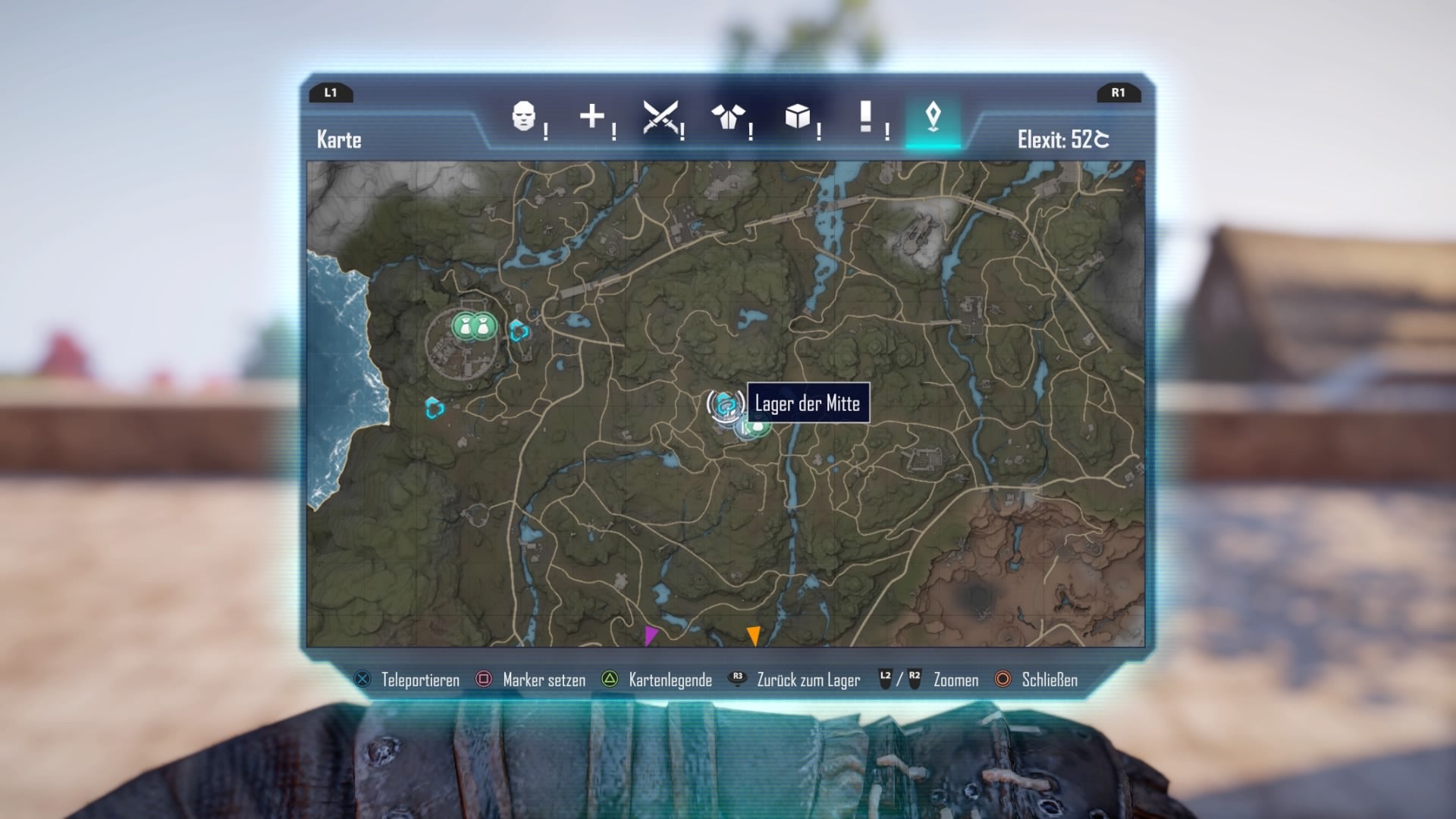Click the orange arrow marker on the map
Viewport: 1456px width, 819px height.
753,635
